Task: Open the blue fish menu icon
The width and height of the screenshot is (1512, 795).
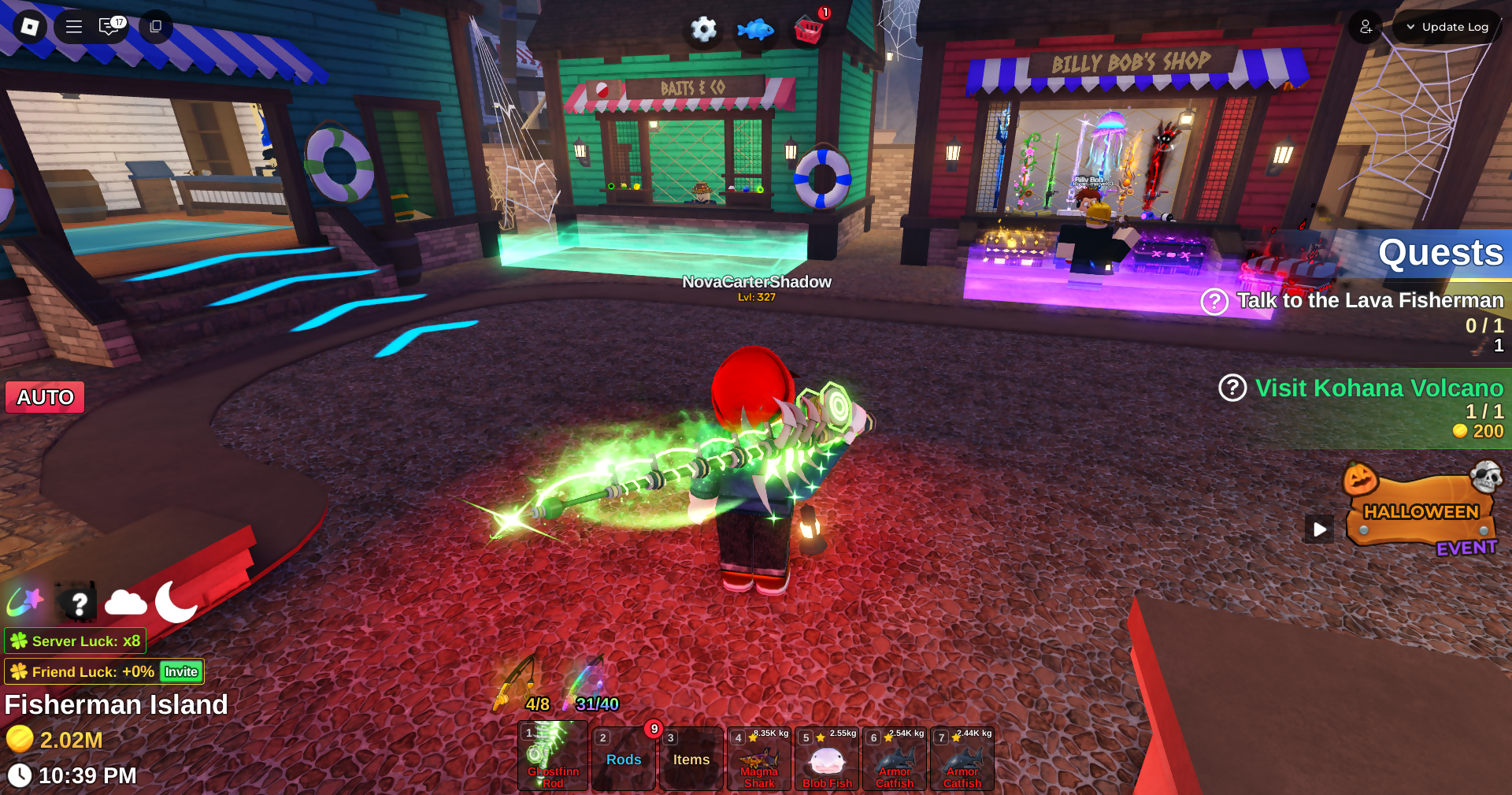Action: (x=755, y=30)
